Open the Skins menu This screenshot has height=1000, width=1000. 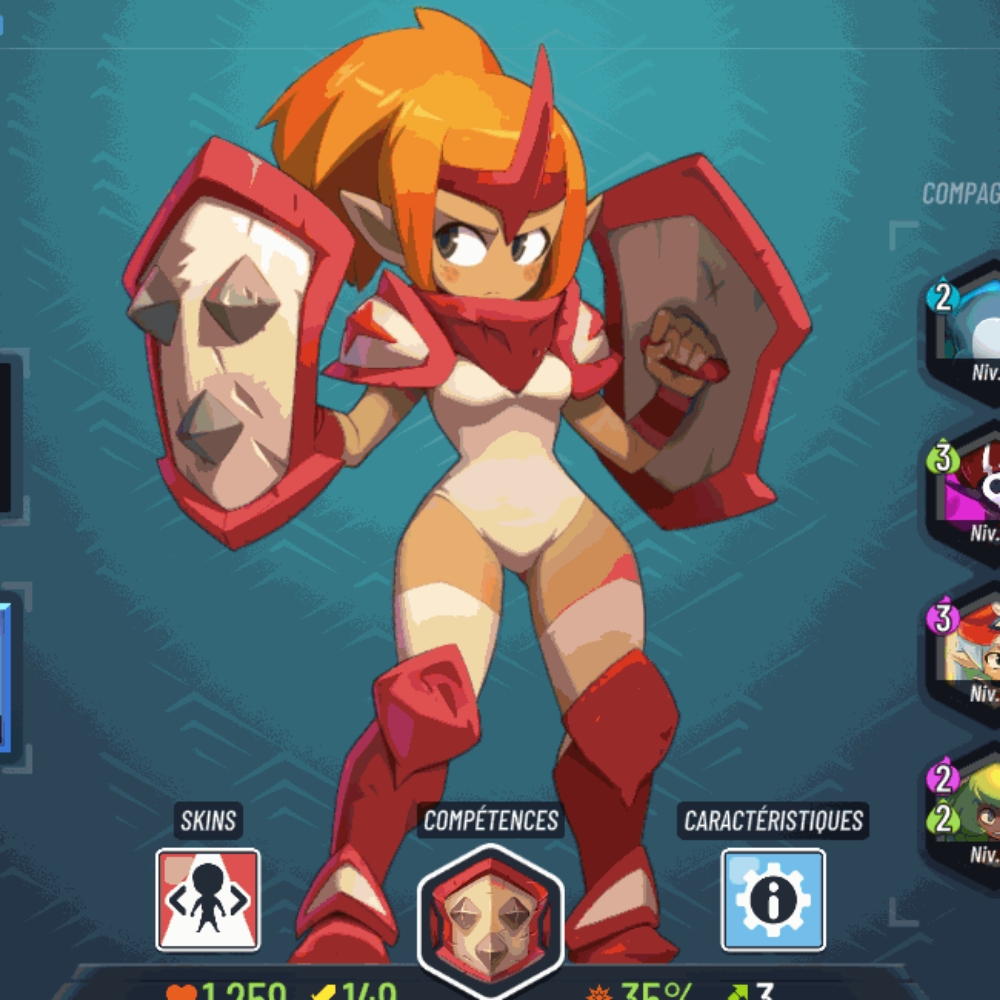click(x=208, y=899)
